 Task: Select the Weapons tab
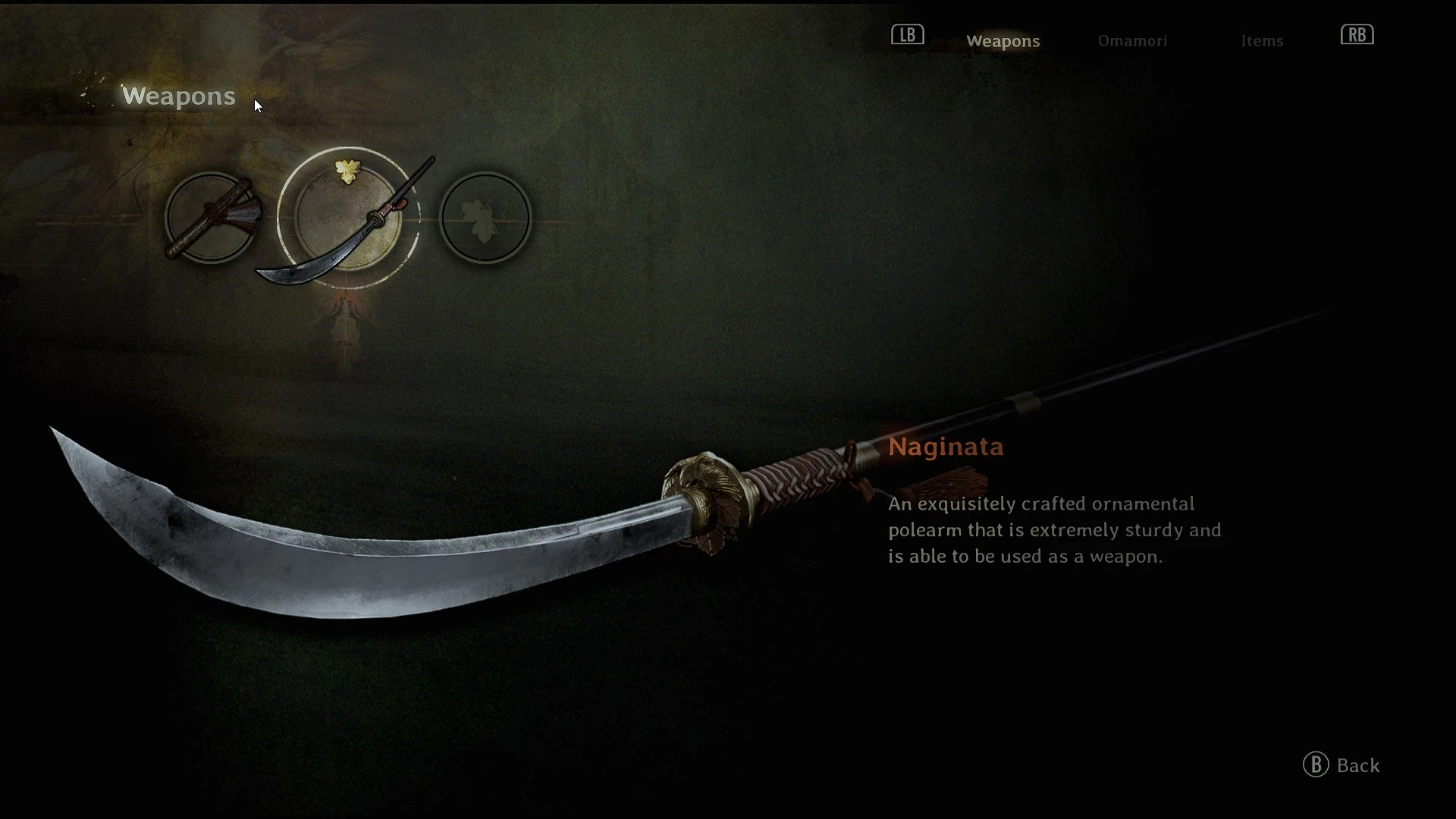pyautogui.click(x=1003, y=41)
